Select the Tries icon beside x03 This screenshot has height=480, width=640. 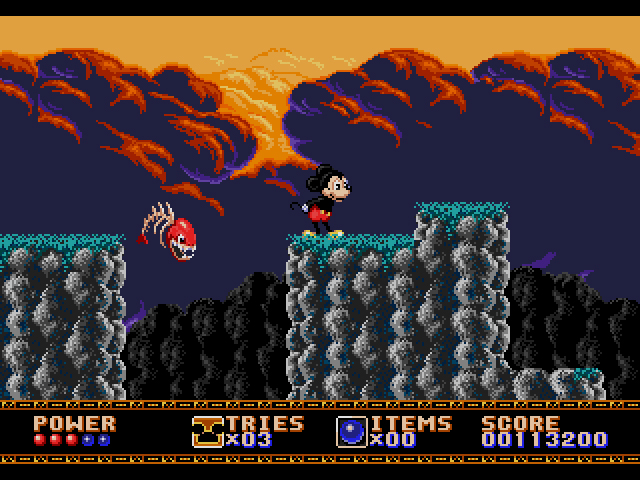[x=207, y=431]
